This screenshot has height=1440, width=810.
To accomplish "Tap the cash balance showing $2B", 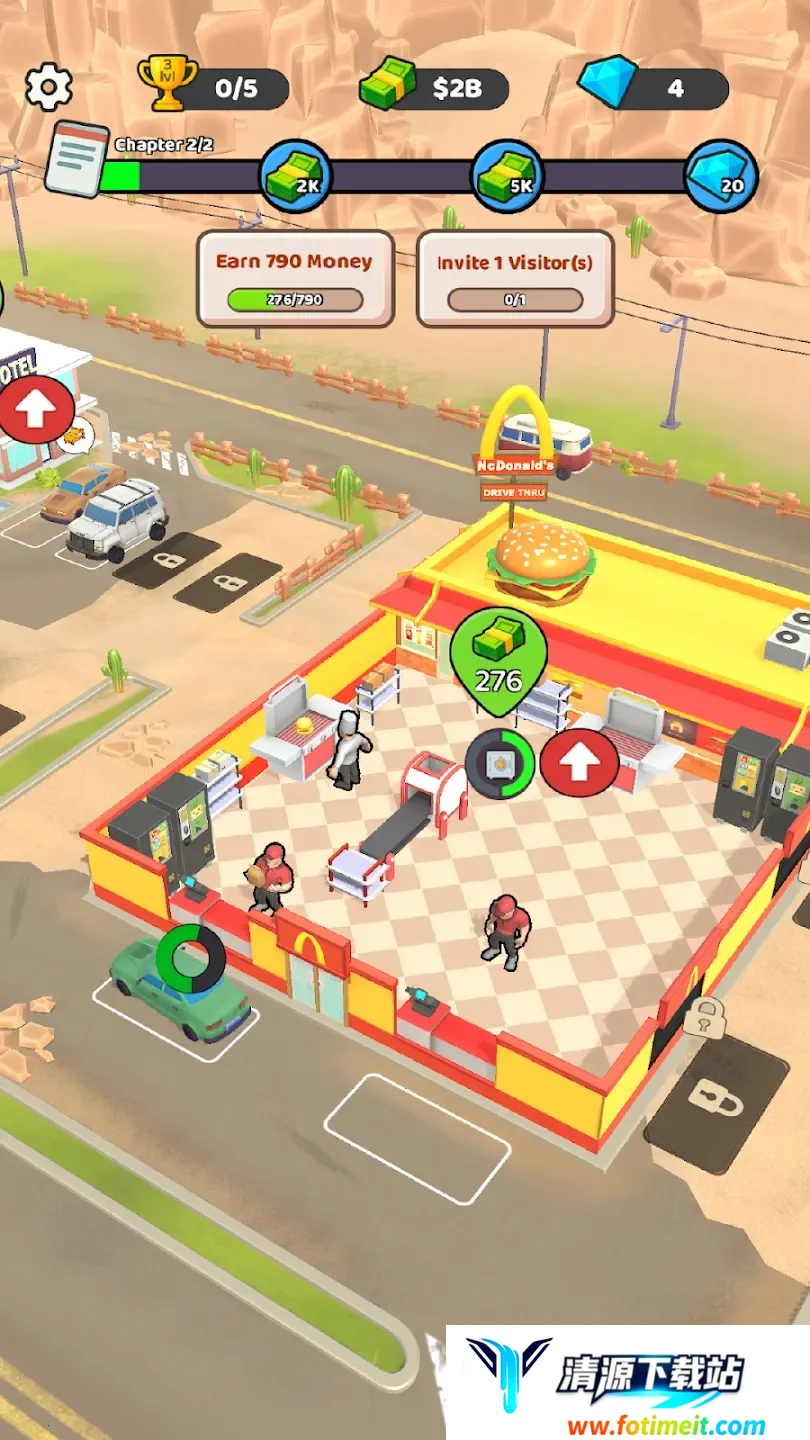I will click(435, 89).
